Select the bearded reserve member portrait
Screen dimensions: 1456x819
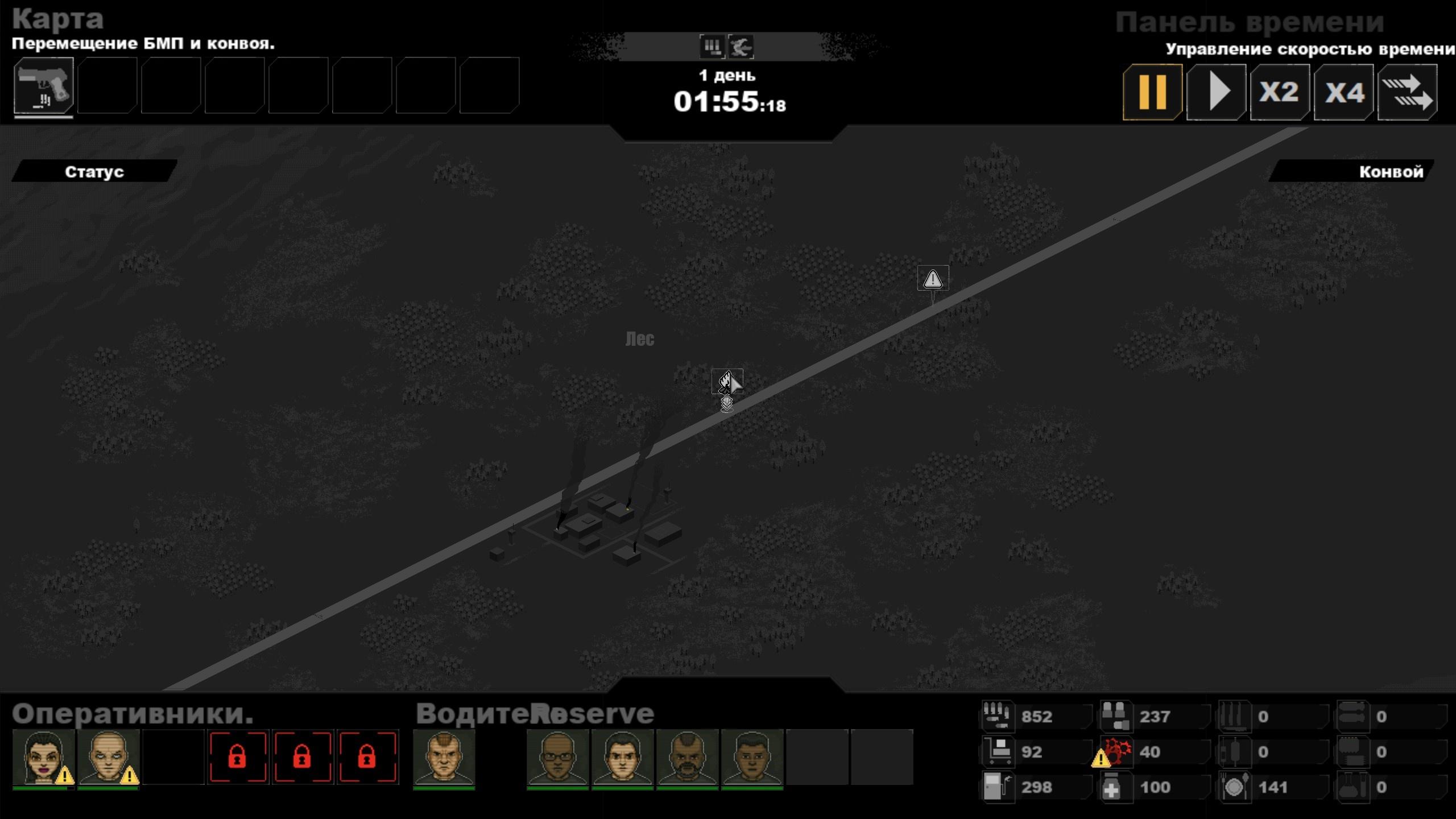click(x=687, y=758)
